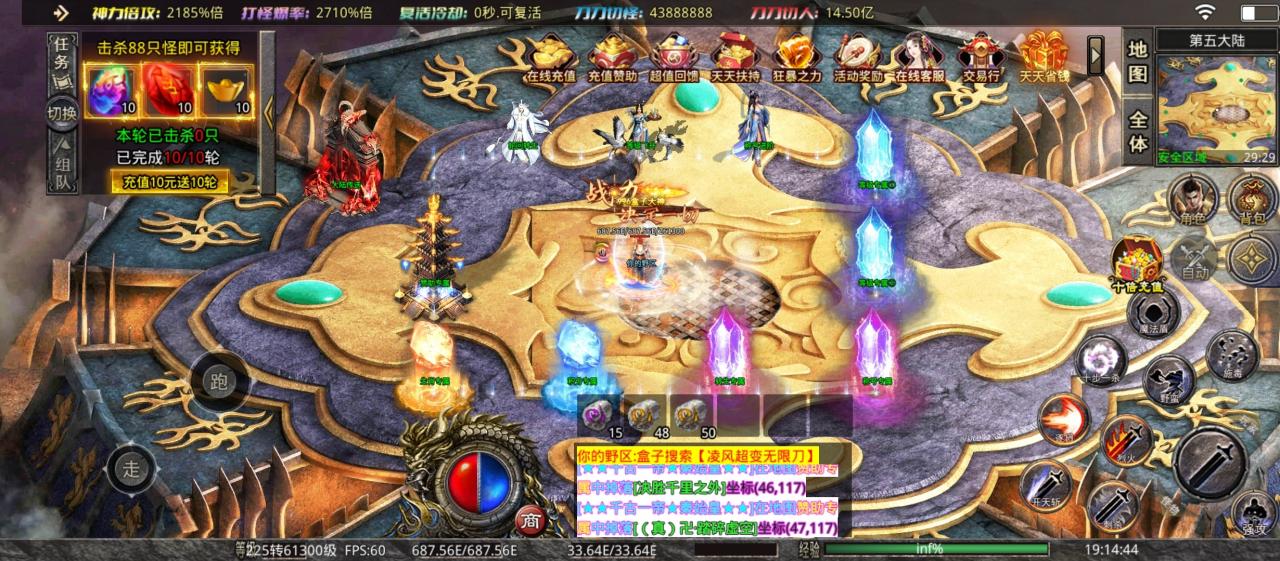Open the 背包 backpack

1251,198
